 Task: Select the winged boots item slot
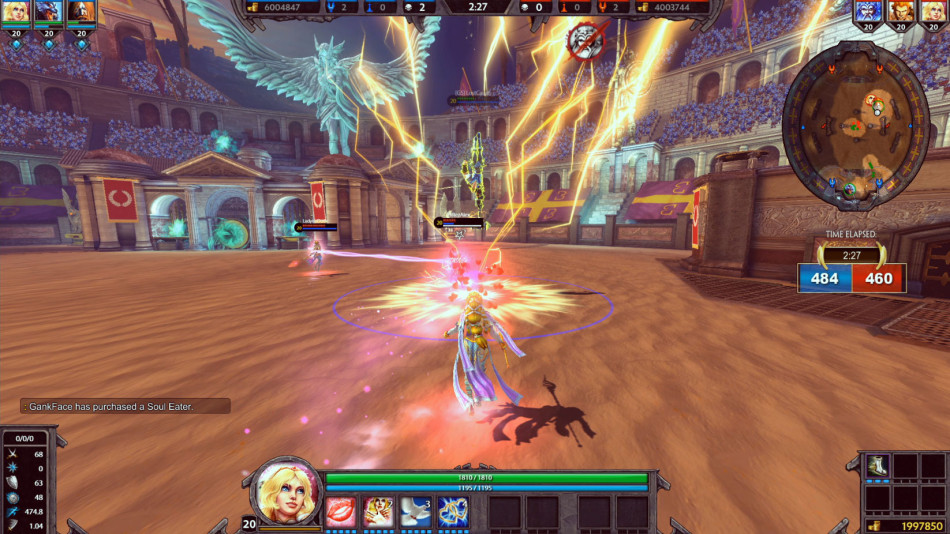pos(877,466)
